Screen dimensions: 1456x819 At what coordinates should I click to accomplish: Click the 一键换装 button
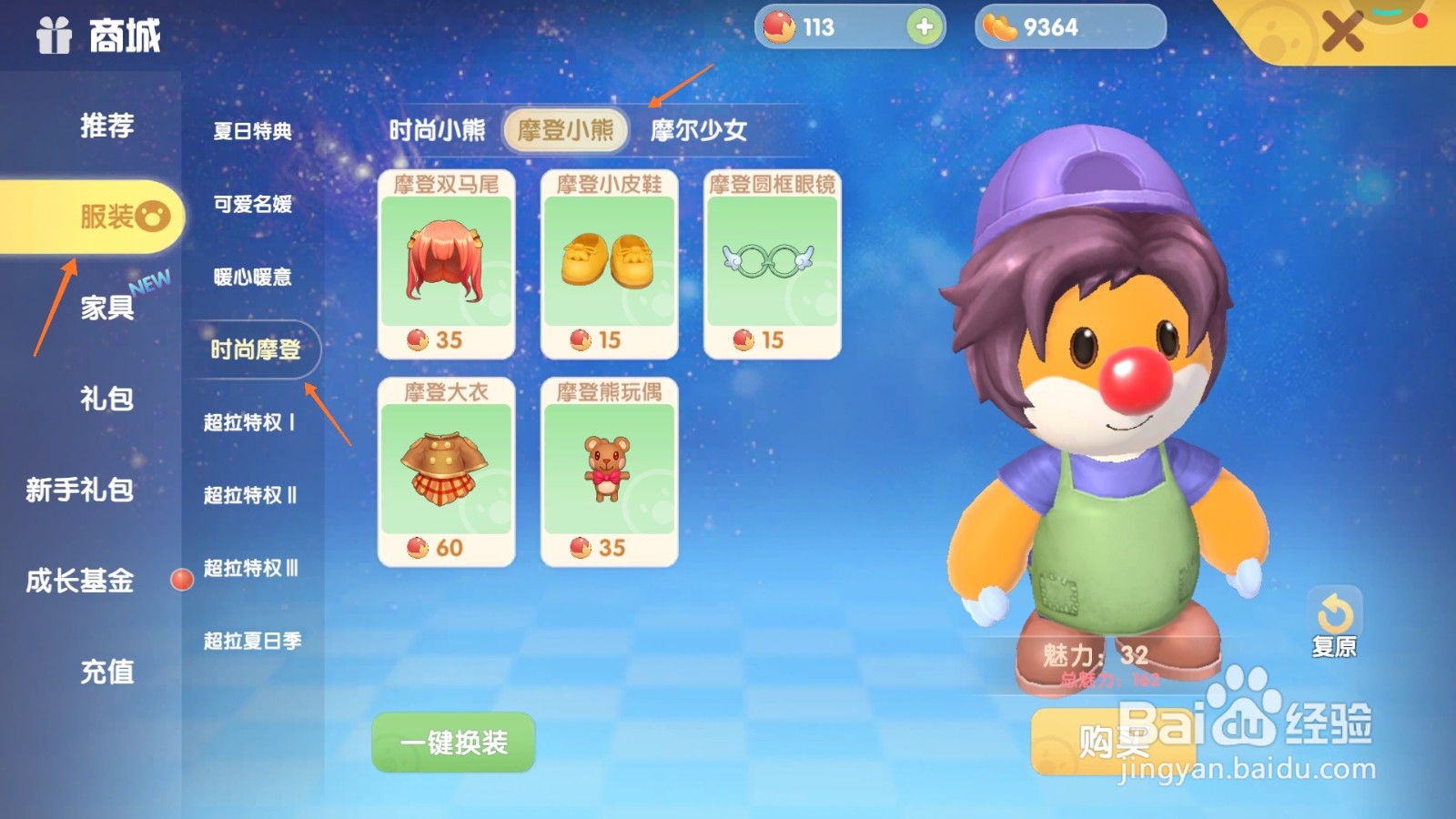pyautogui.click(x=452, y=741)
